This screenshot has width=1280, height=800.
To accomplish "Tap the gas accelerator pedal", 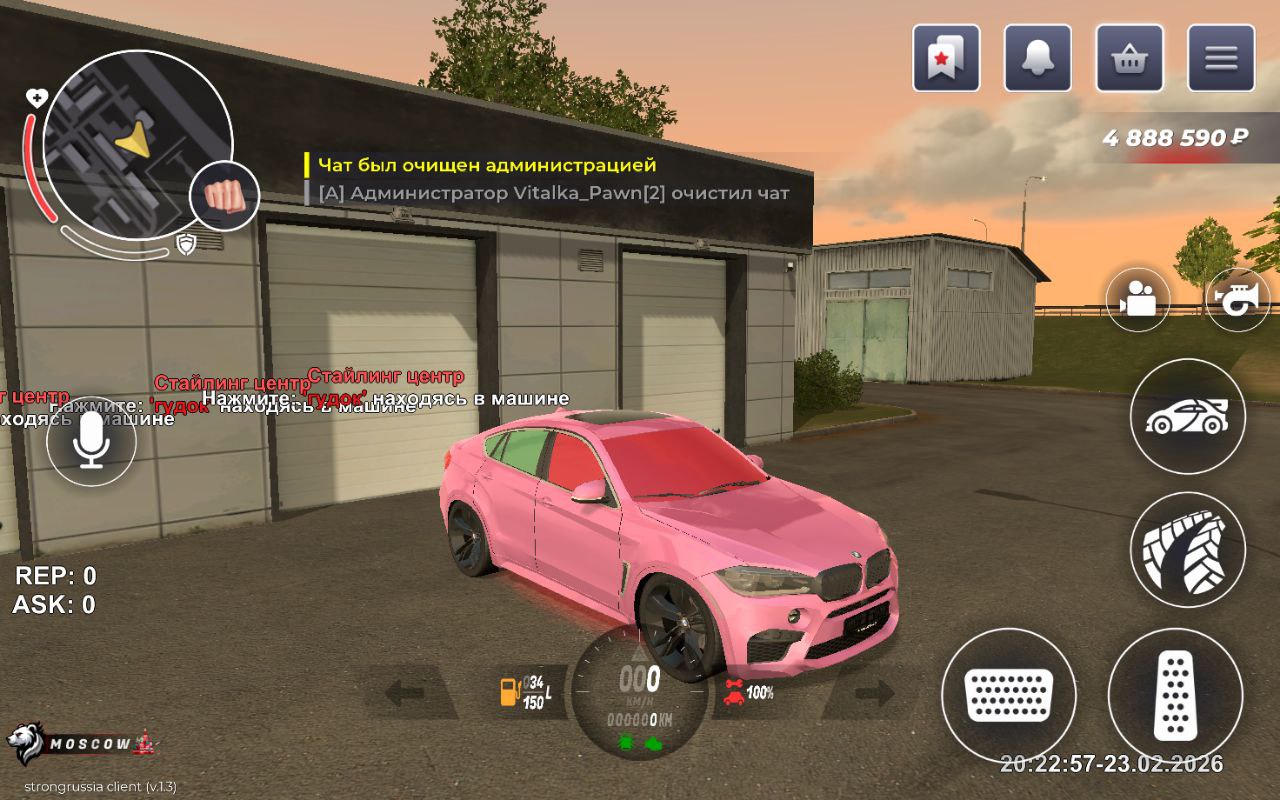I will click(1175, 694).
